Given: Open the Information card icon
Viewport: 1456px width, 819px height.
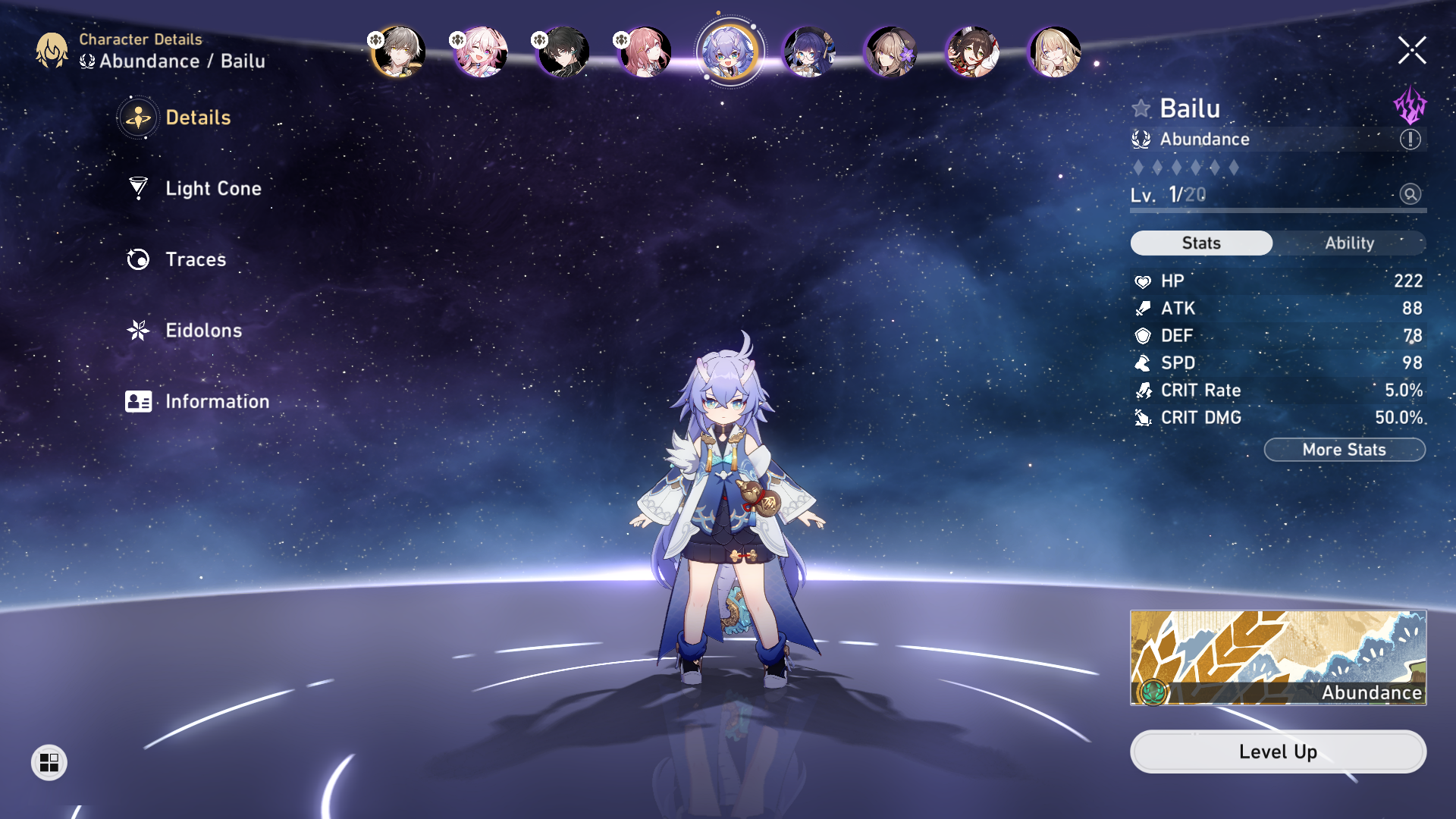Looking at the screenshot, I should [x=137, y=401].
